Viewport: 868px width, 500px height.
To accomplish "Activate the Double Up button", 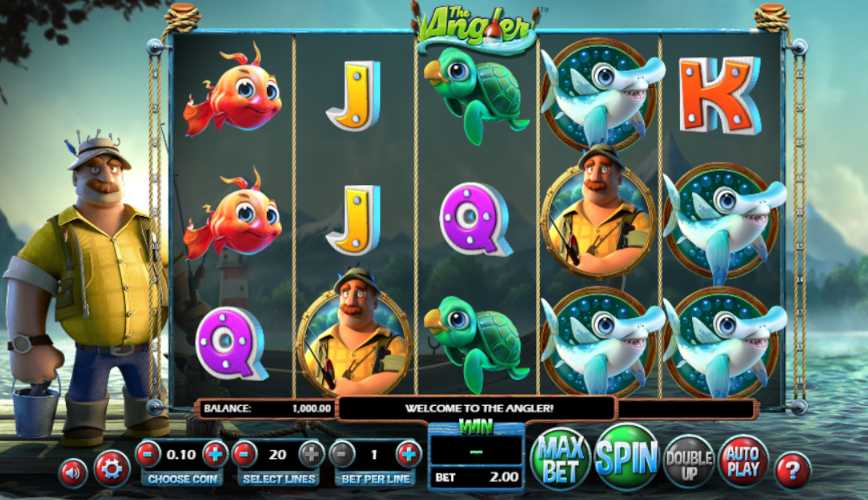I will 688,460.
